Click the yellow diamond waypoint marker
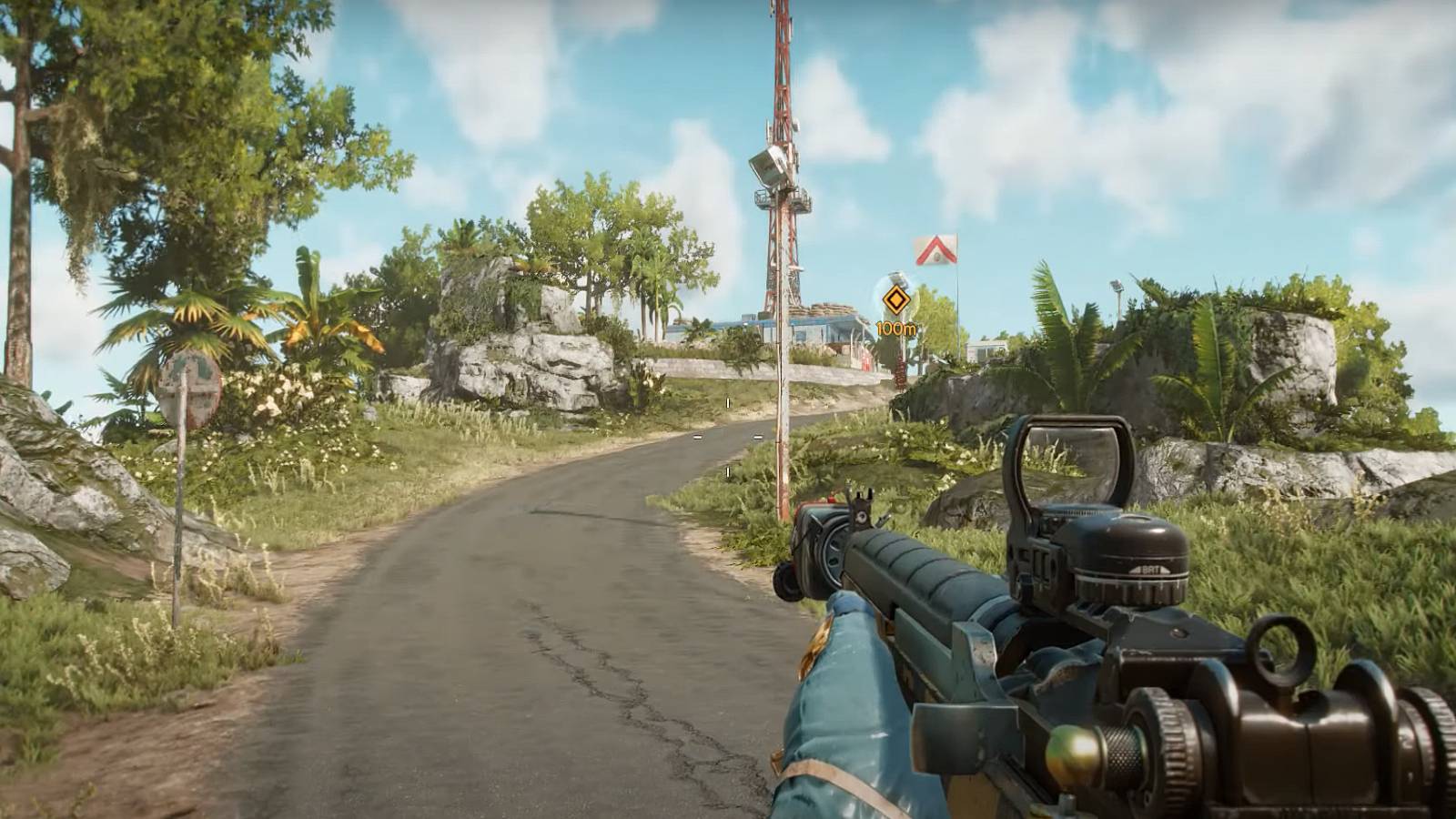The image size is (1456, 819). point(895,298)
